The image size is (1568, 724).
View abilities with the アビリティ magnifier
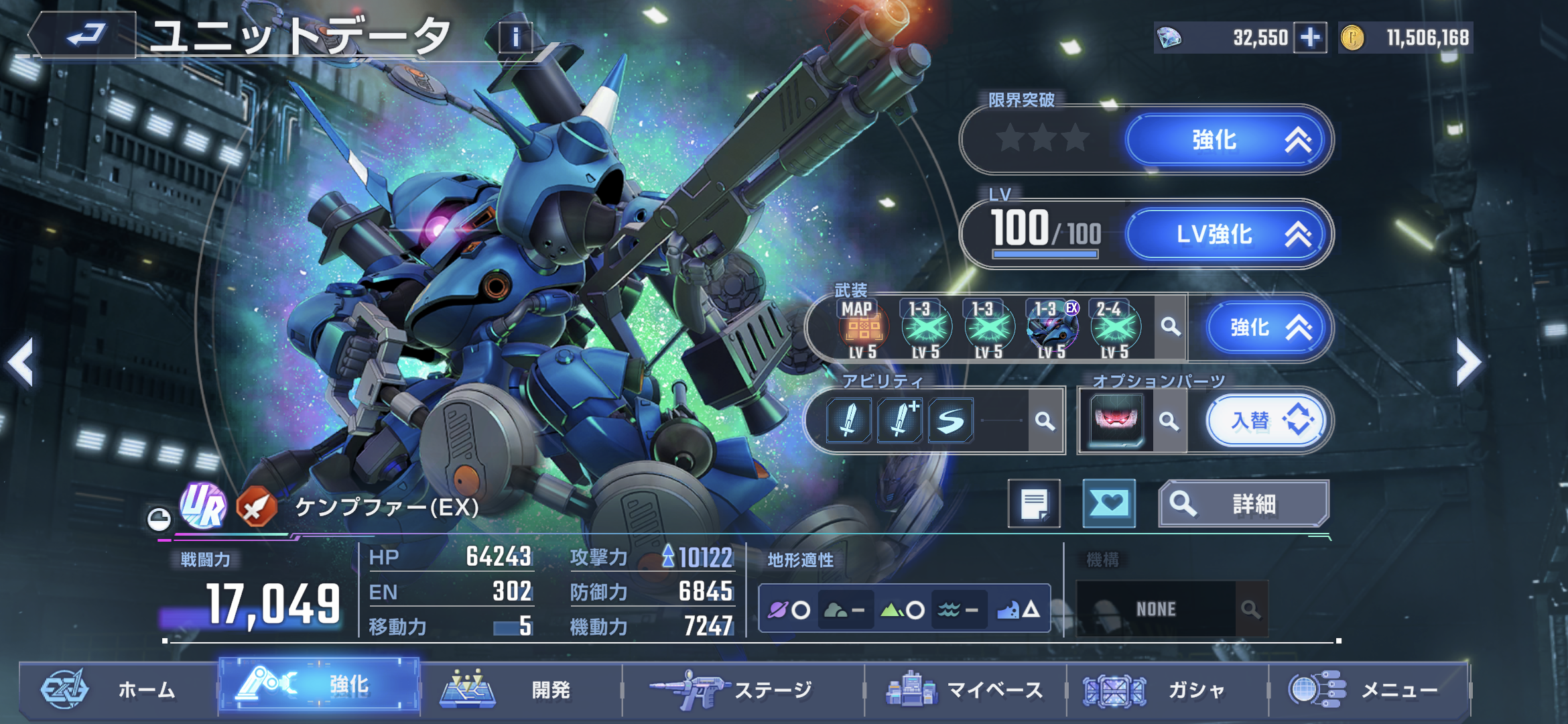[x=1045, y=421]
